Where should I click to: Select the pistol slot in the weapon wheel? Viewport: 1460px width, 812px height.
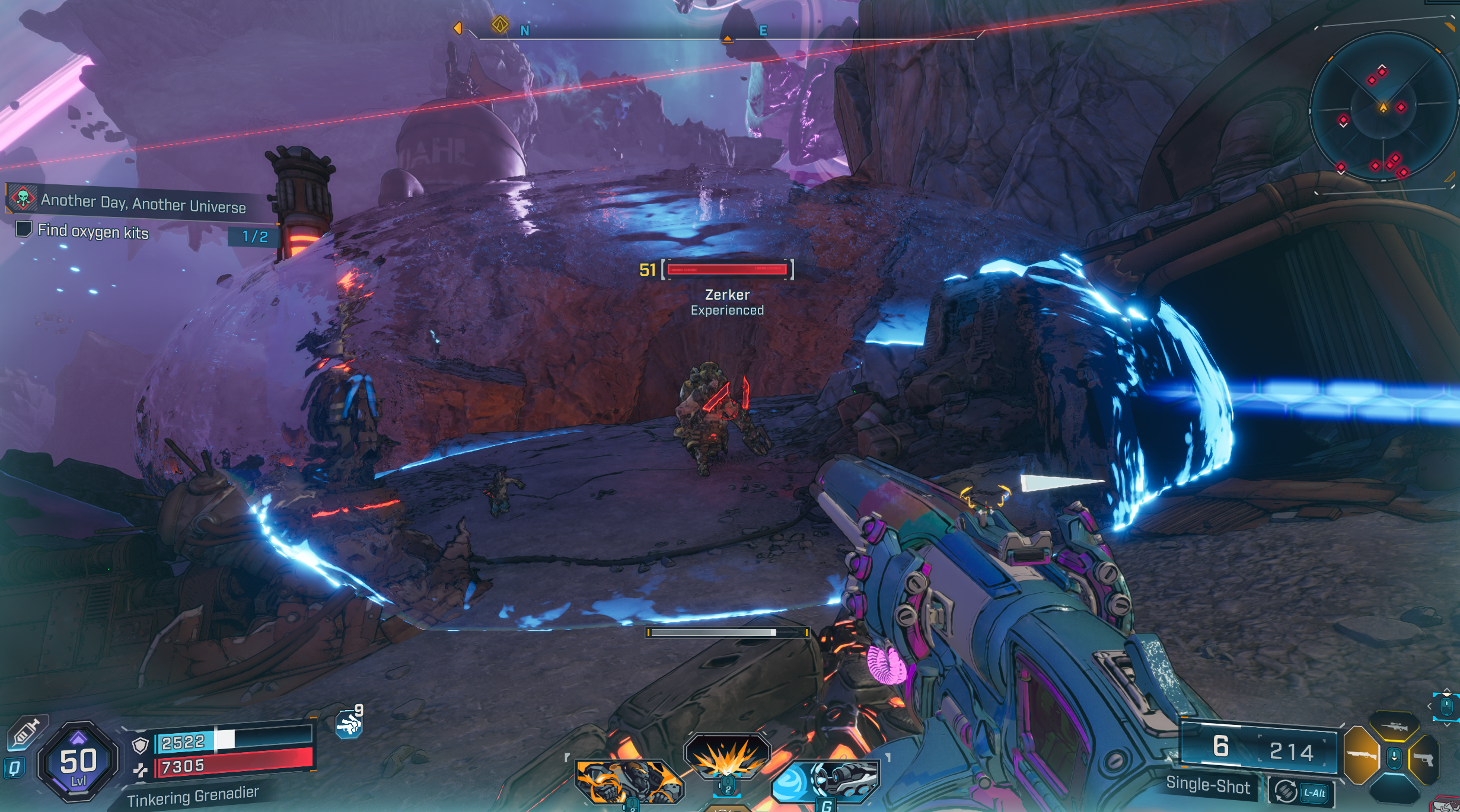[1426, 759]
